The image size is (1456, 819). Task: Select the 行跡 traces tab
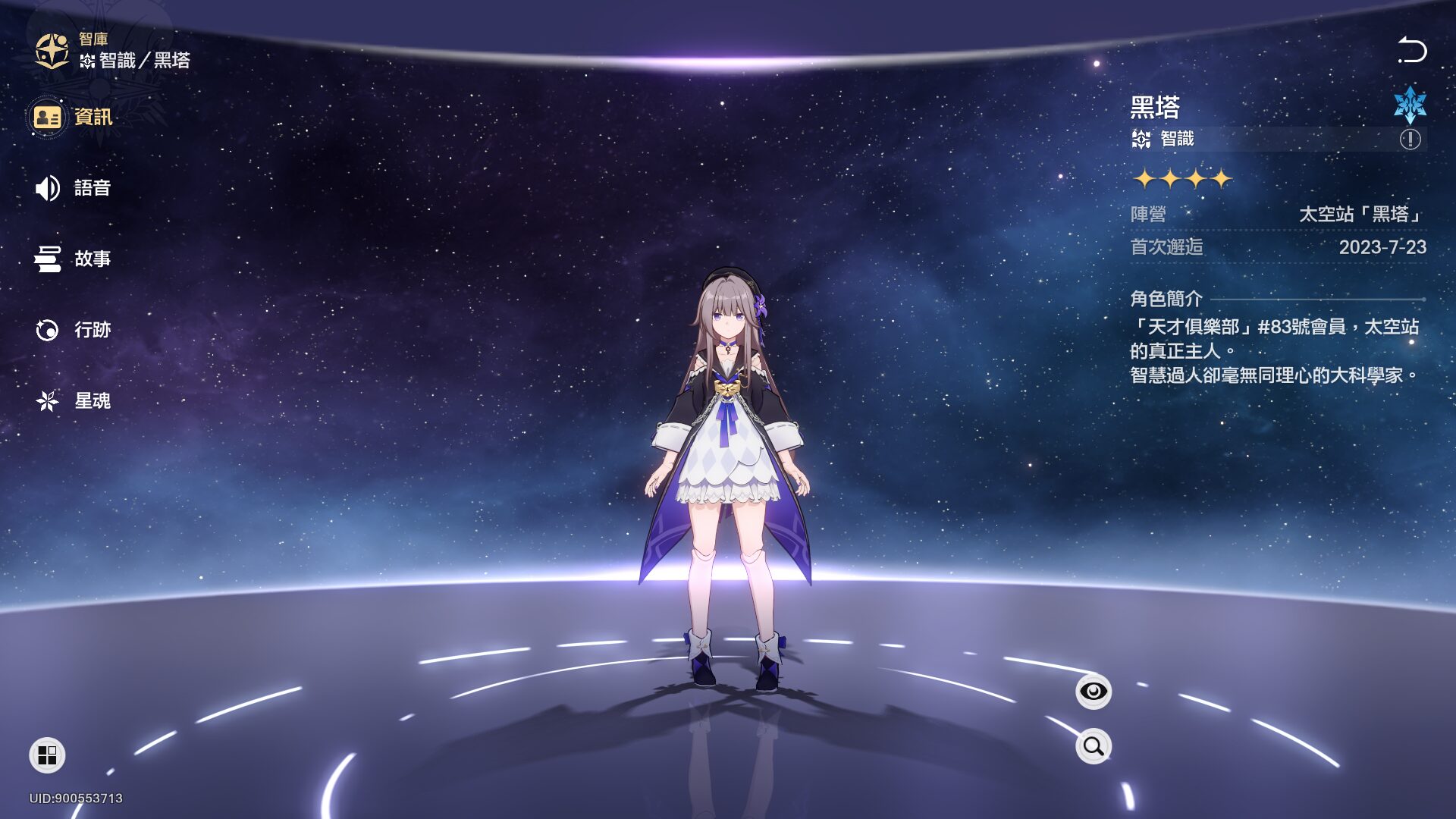click(73, 330)
